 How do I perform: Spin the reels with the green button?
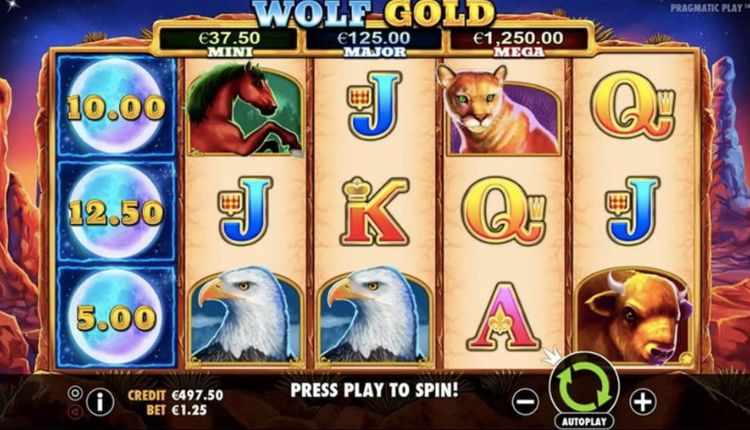(x=585, y=386)
